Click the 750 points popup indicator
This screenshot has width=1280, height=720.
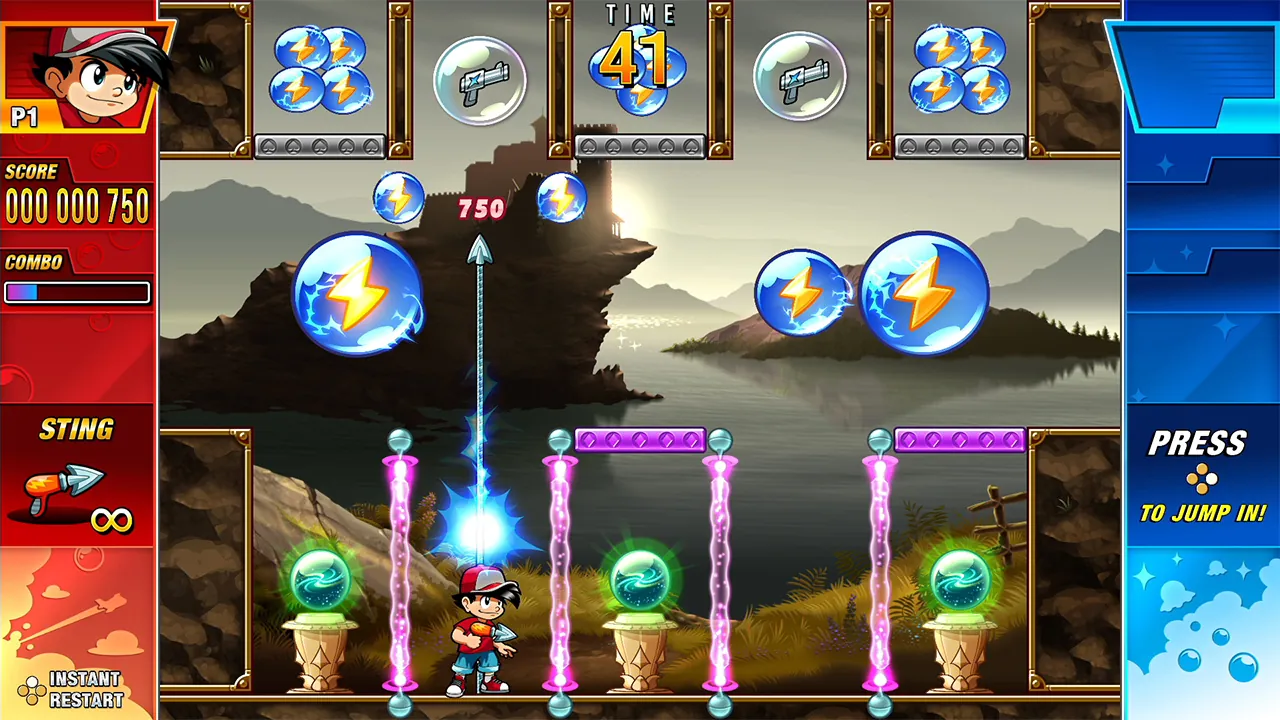click(x=481, y=209)
